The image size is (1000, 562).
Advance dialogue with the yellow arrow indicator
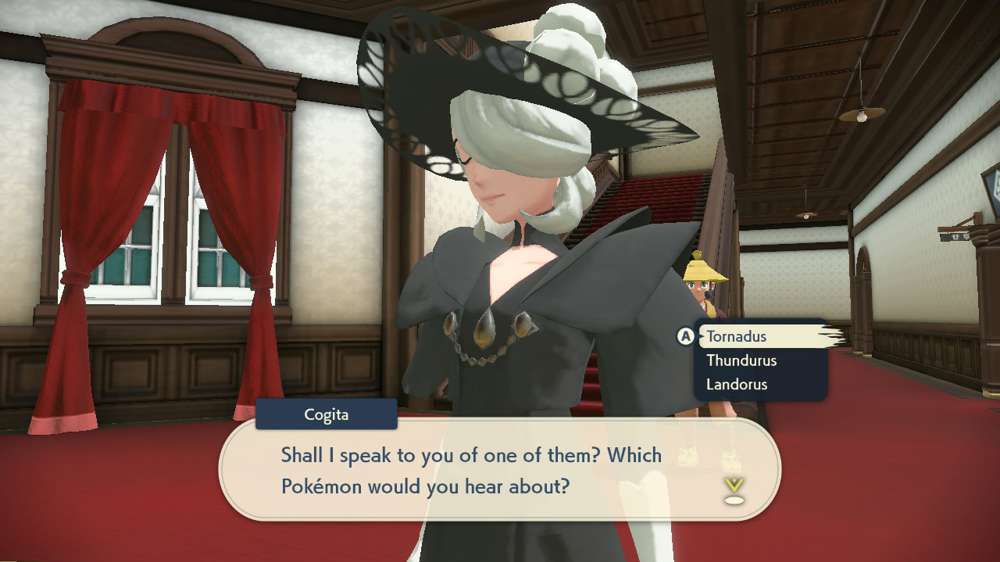[x=734, y=488]
